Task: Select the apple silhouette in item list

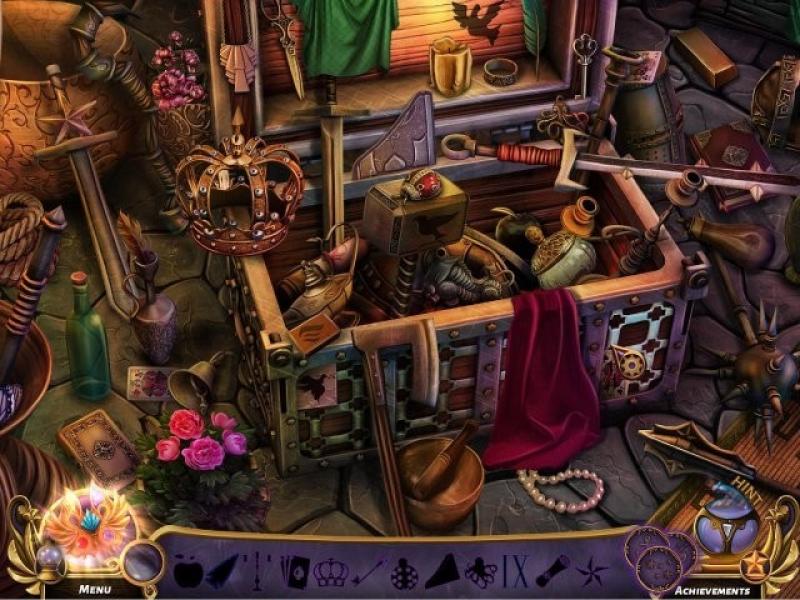Action: [x=187, y=571]
